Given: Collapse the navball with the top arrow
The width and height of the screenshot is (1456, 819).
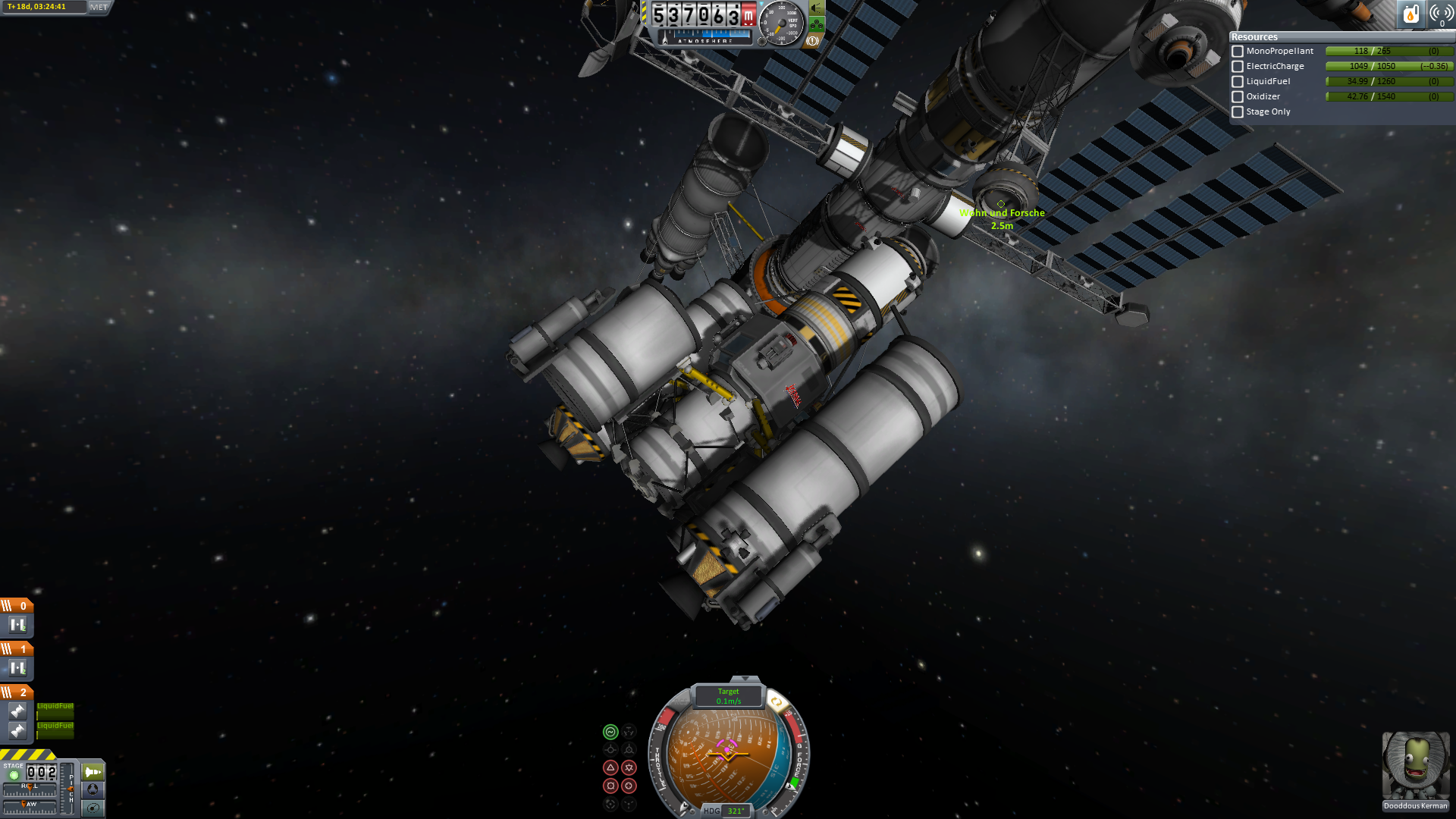Looking at the screenshot, I should (x=745, y=679).
